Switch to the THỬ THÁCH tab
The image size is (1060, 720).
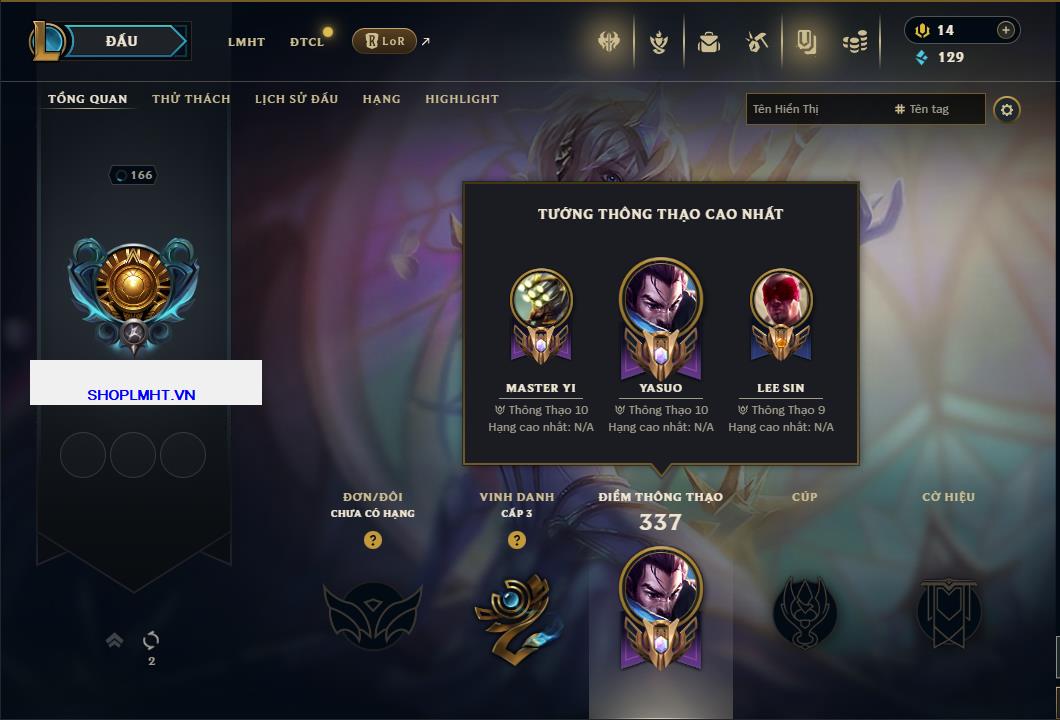click(x=191, y=99)
